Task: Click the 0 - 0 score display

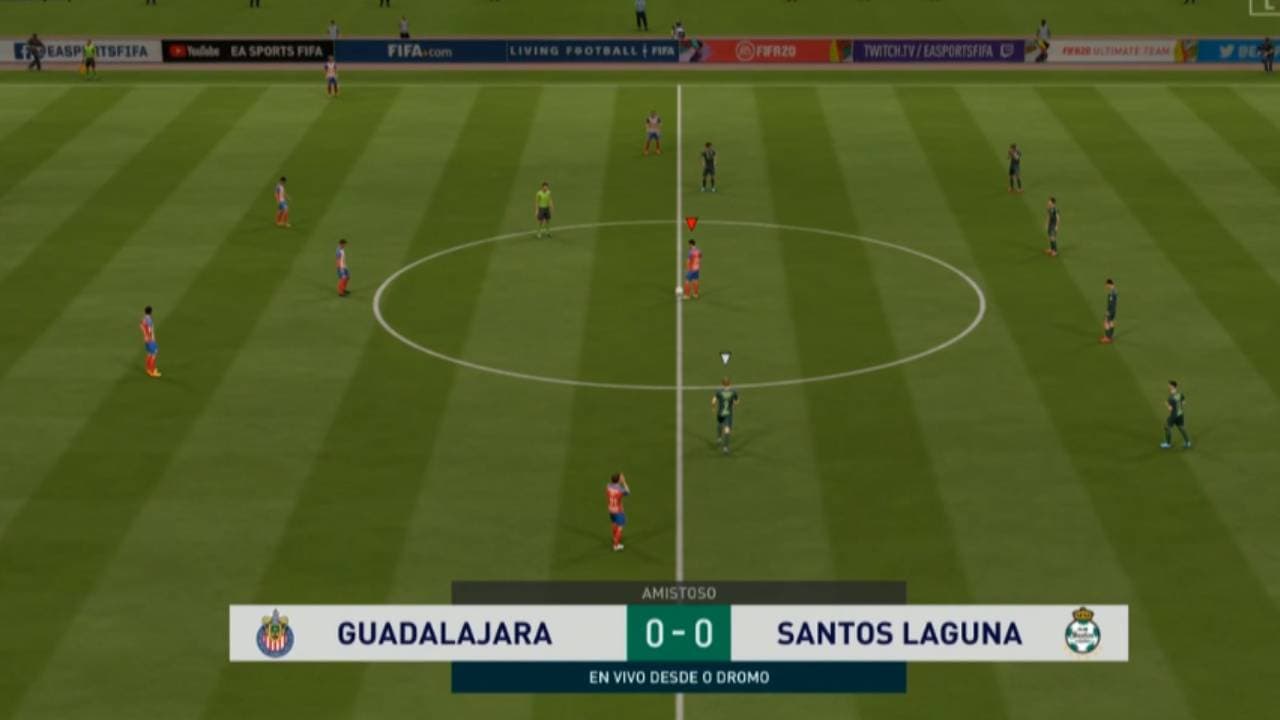Action: pos(678,632)
